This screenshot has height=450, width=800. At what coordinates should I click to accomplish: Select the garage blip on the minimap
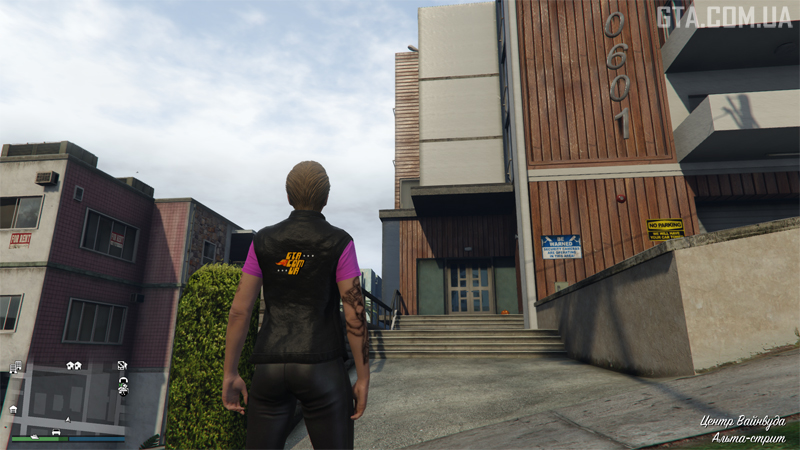(x=13, y=409)
